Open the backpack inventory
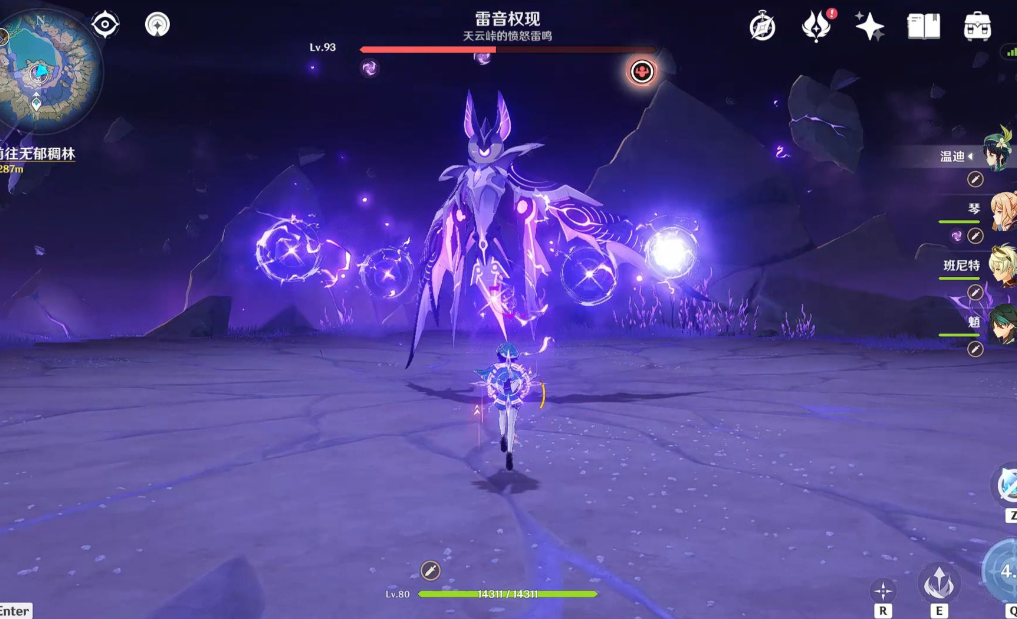Viewport: 1017px width, 619px height. (x=977, y=27)
